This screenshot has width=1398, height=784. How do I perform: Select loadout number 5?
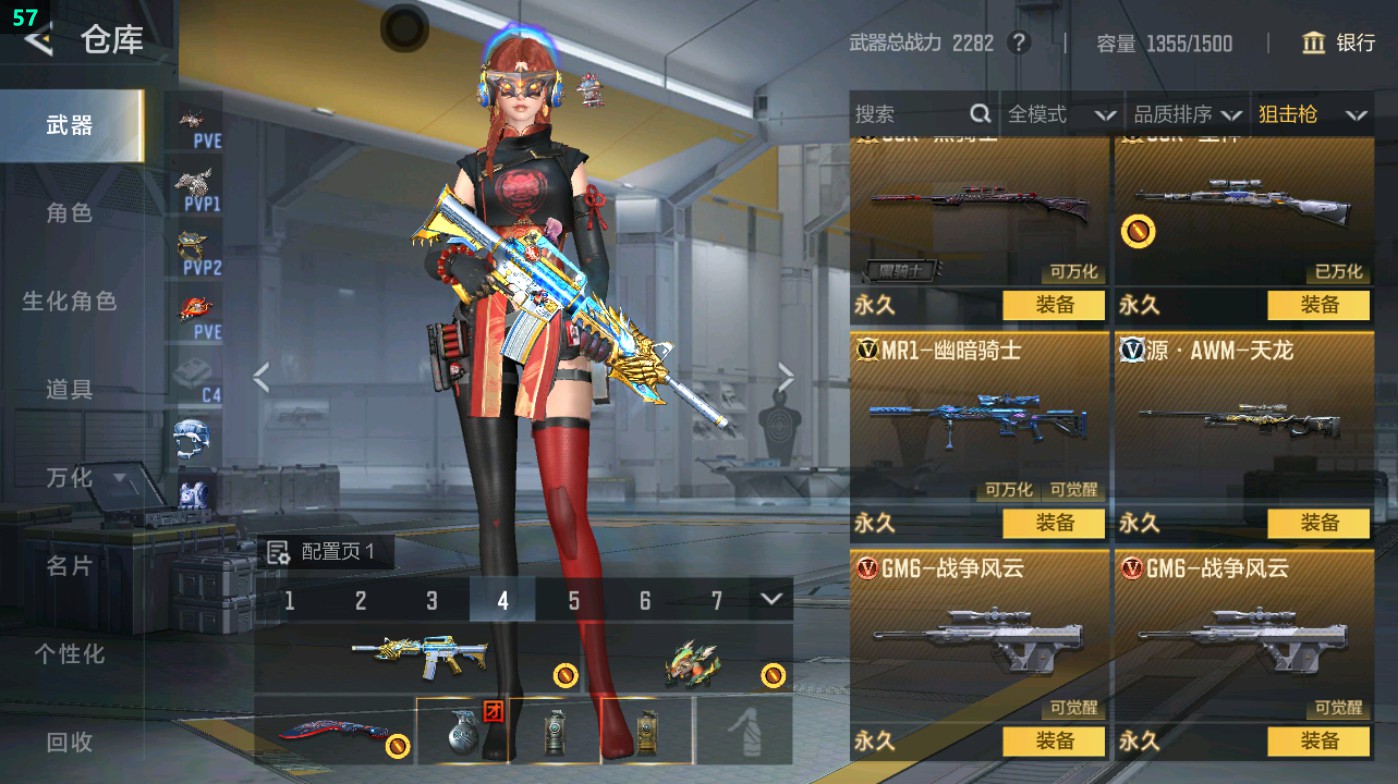pos(574,600)
